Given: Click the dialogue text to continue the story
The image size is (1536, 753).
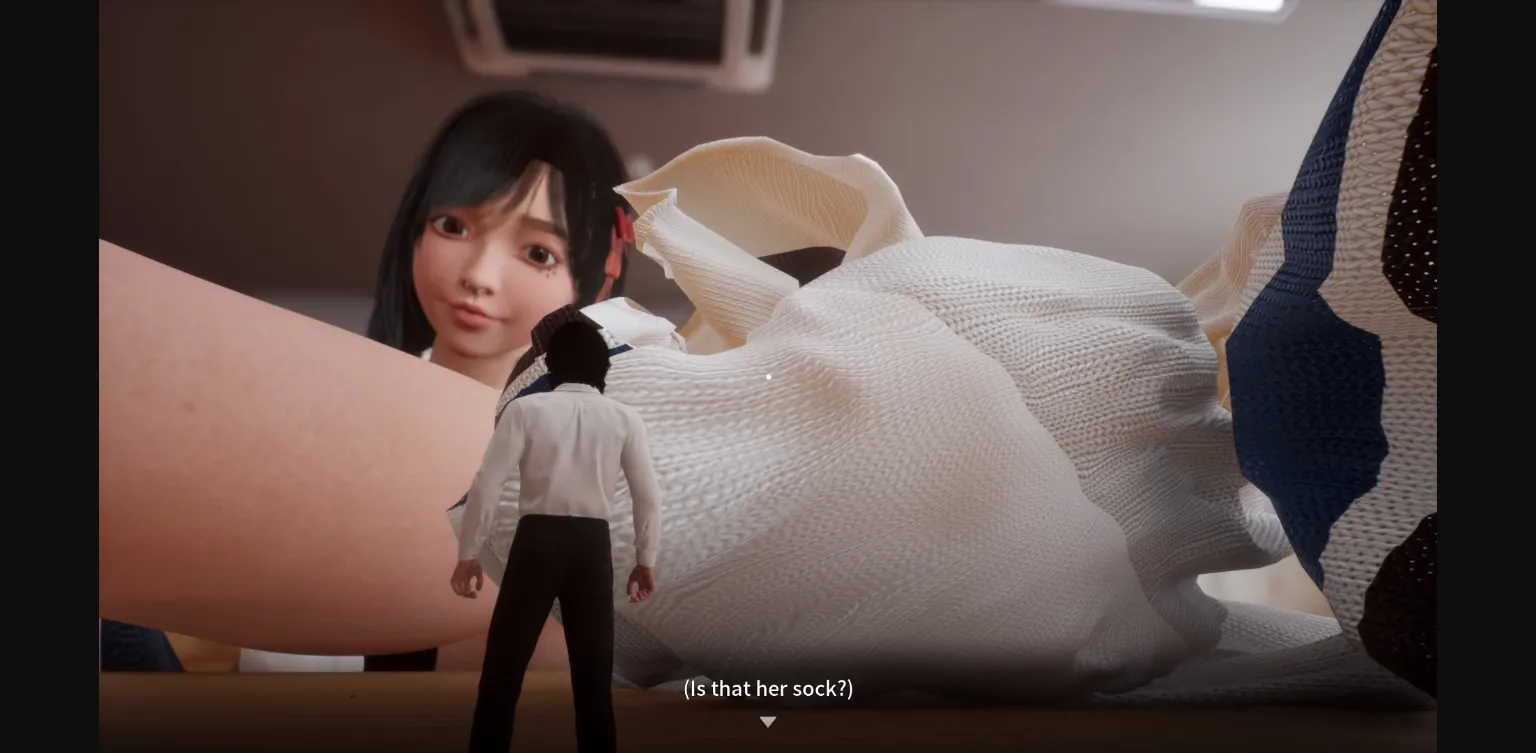Looking at the screenshot, I should 768,689.
